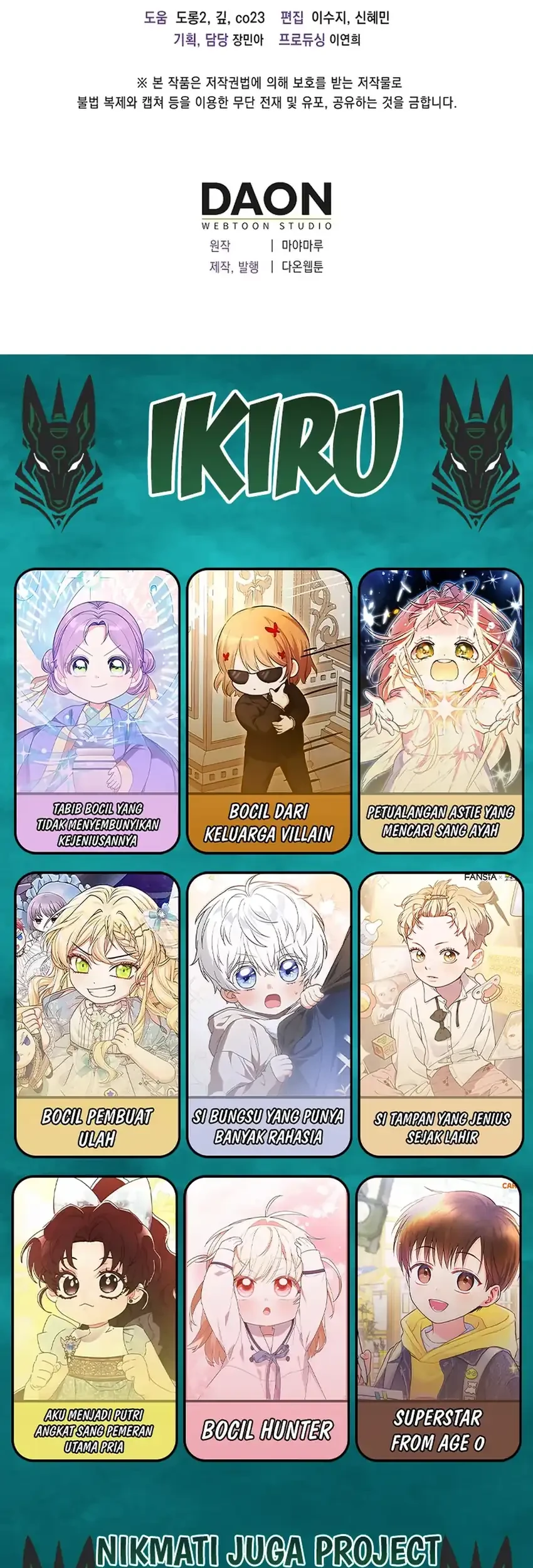The image size is (533, 1568).
Task: Choose Petualangan Astie Yang Mencari Sang Ayah
Action: pyautogui.click(x=441, y=711)
